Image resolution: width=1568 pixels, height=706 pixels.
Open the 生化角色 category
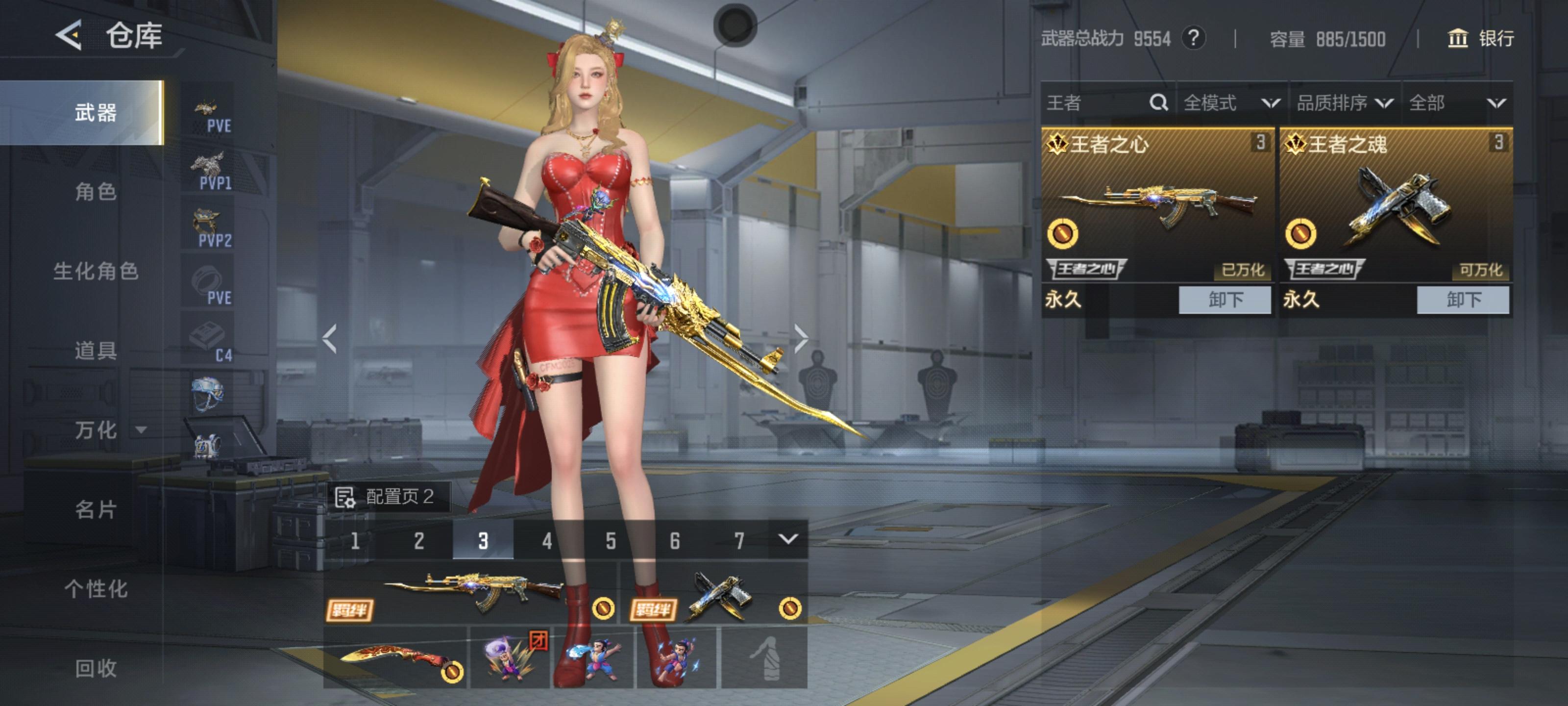coord(96,271)
